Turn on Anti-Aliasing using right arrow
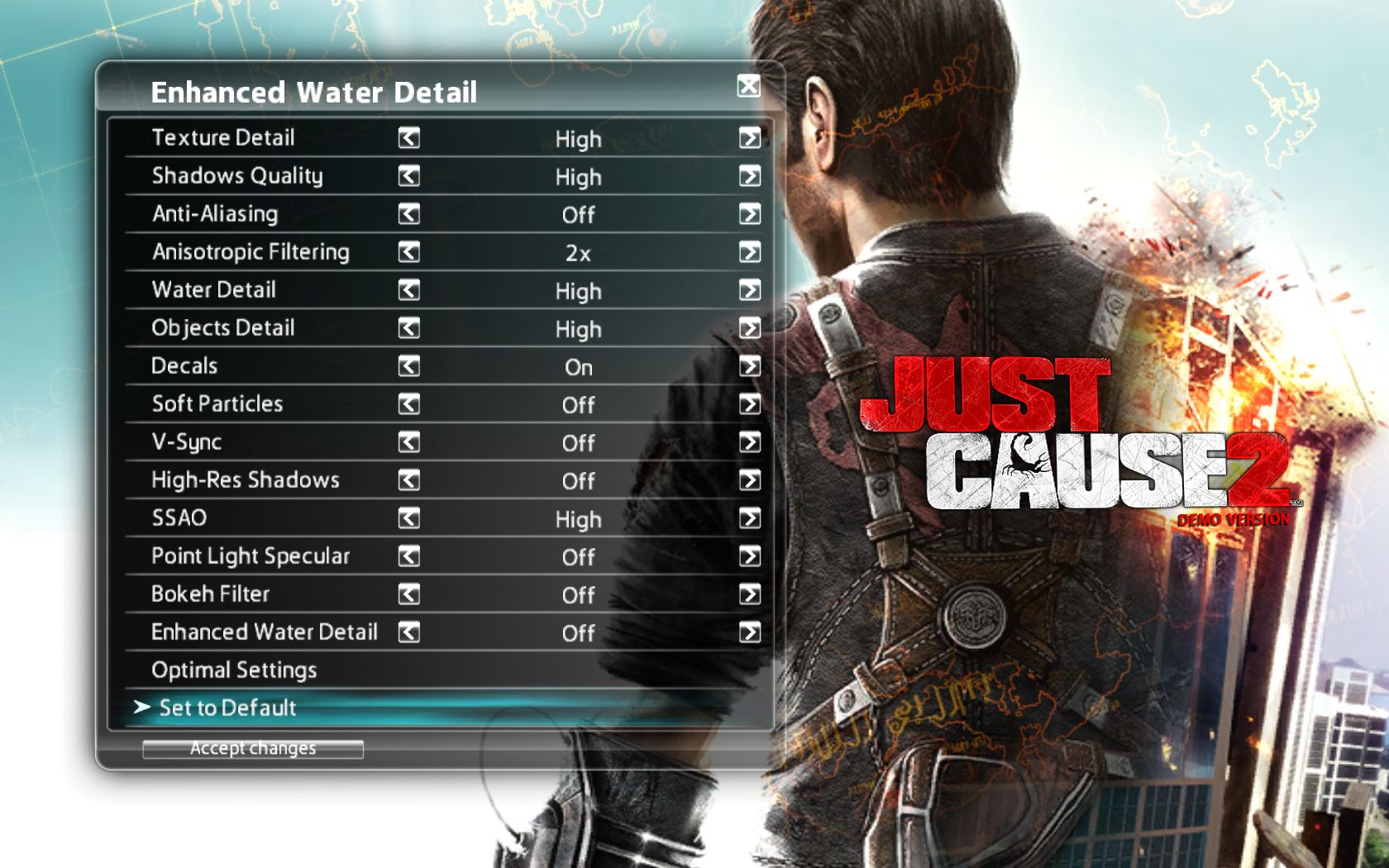The height and width of the screenshot is (868, 1389). [749, 214]
